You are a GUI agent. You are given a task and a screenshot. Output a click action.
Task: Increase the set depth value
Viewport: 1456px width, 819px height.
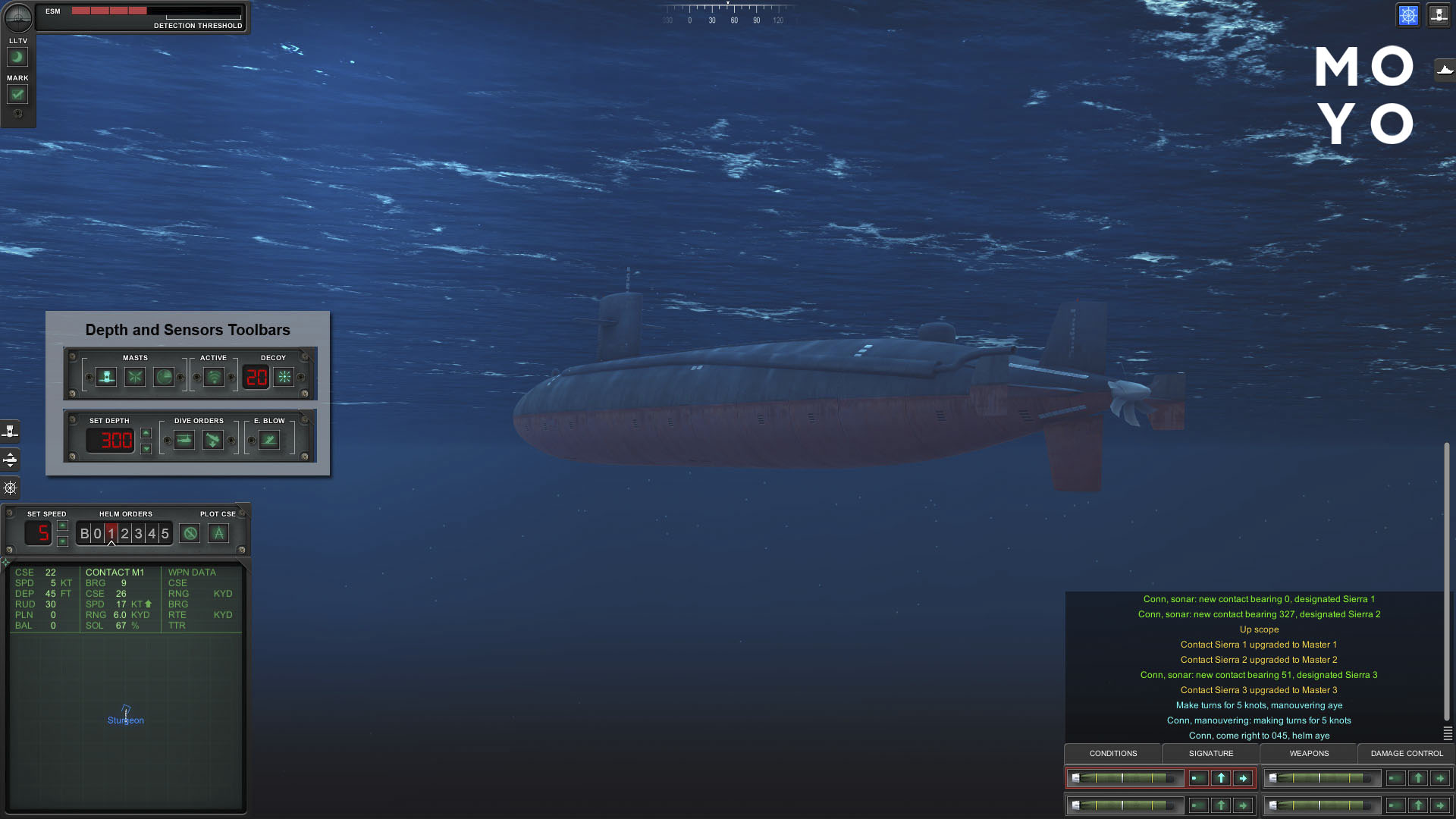pyautogui.click(x=146, y=433)
